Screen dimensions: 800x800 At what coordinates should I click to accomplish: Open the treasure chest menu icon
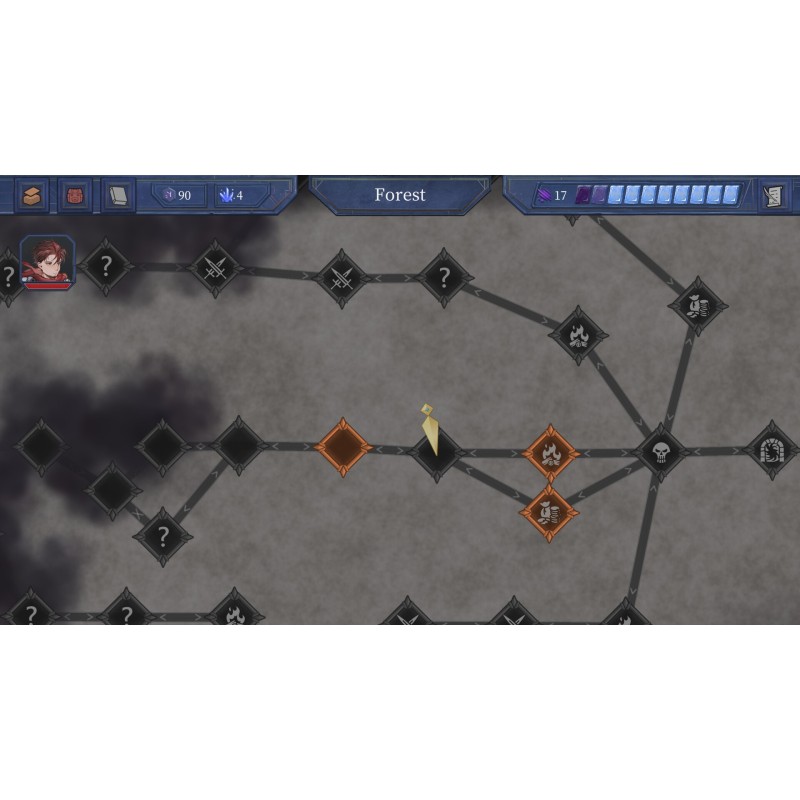coord(32,195)
